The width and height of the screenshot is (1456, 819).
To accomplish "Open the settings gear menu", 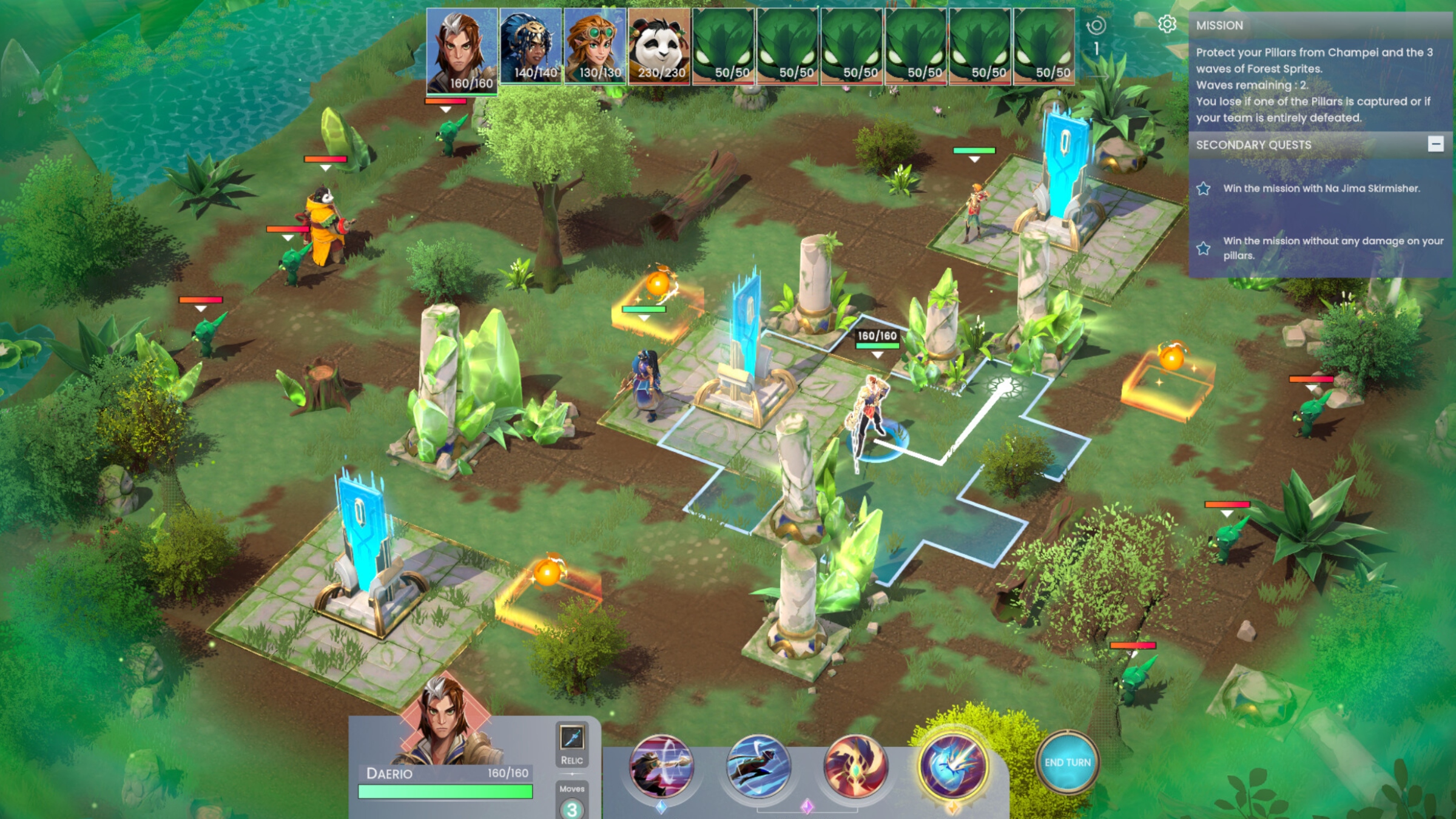I will (x=1167, y=24).
